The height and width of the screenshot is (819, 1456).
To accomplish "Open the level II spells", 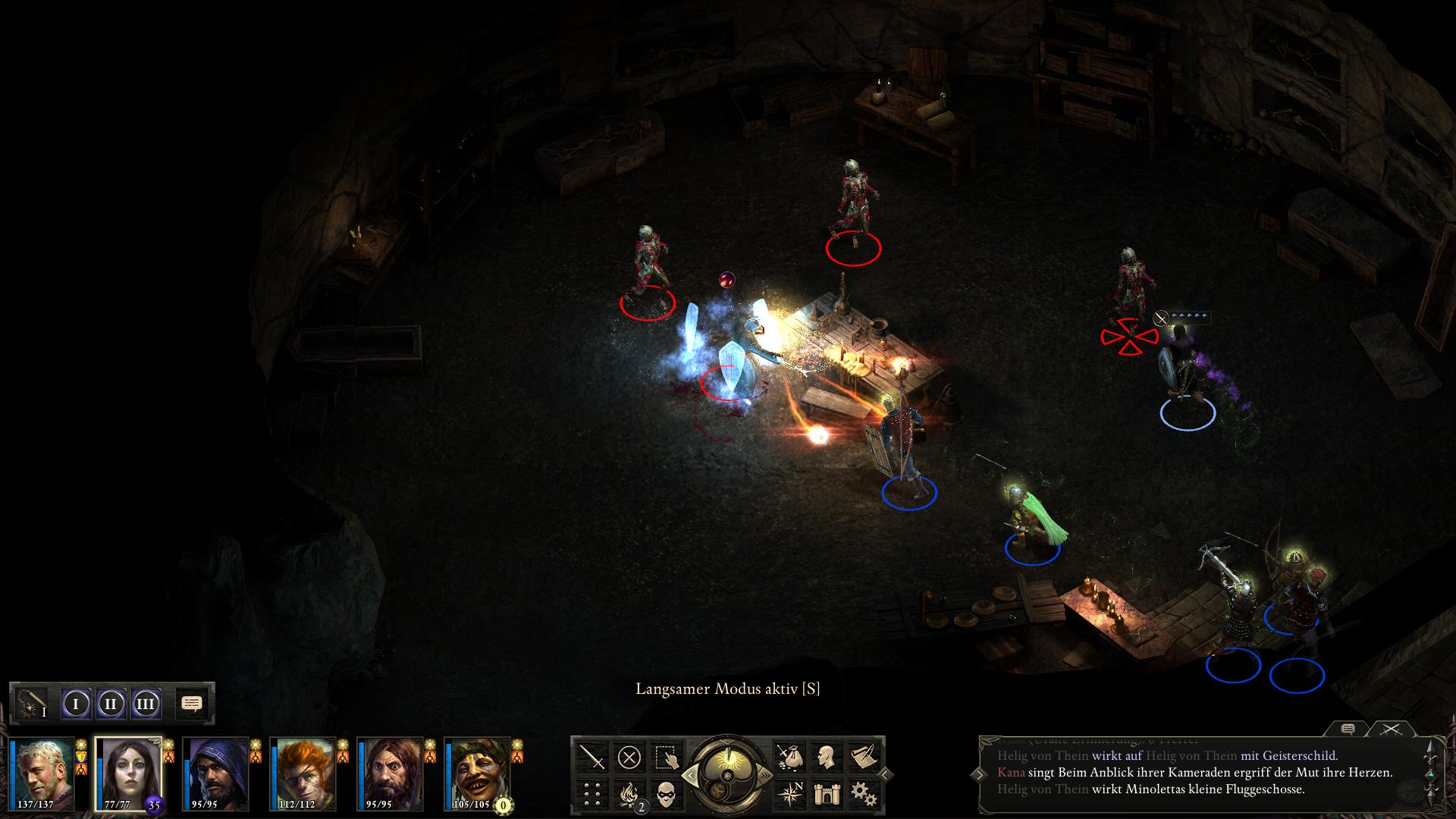I will pos(111,704).
